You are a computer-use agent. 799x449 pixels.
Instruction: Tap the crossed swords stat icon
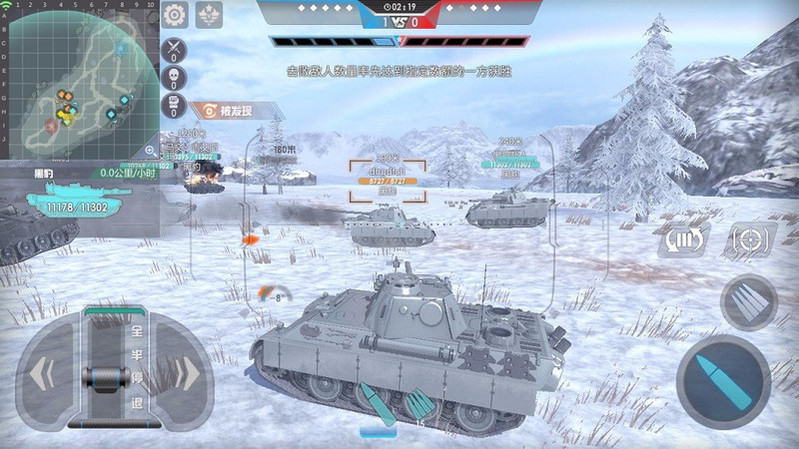[174, 48]
